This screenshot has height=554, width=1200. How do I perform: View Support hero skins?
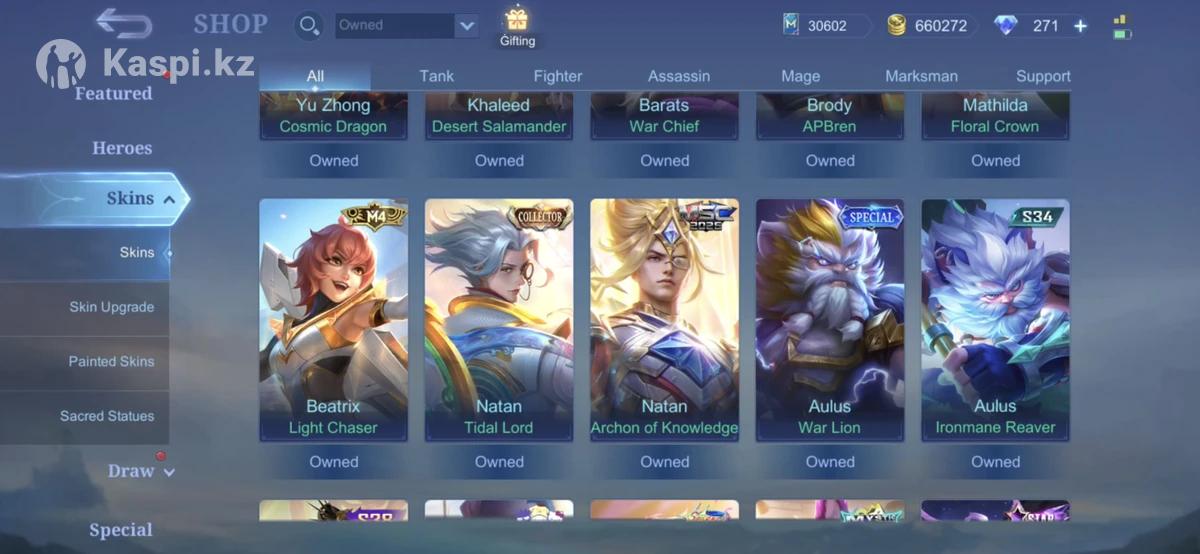1043,76
